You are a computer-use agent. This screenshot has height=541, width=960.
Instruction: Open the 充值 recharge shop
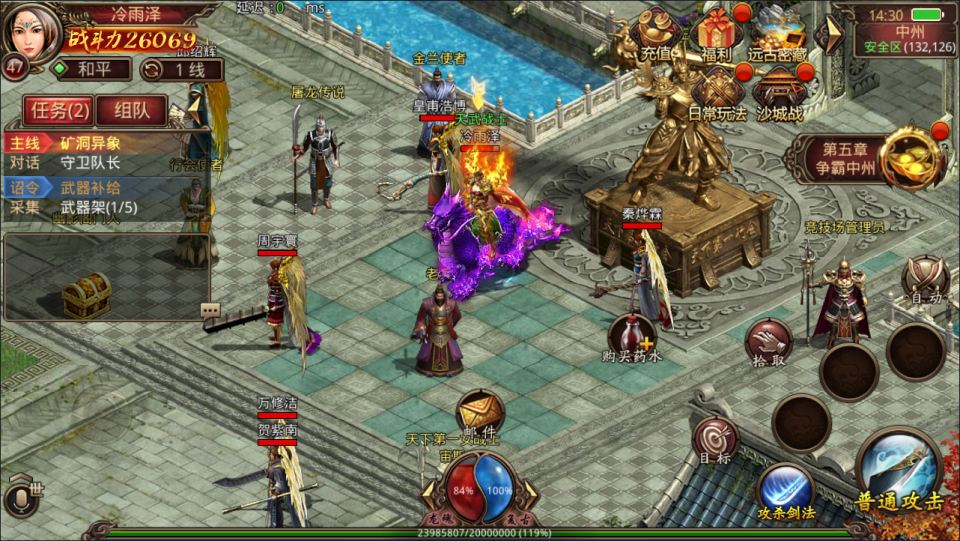click(x=656, y=33)
